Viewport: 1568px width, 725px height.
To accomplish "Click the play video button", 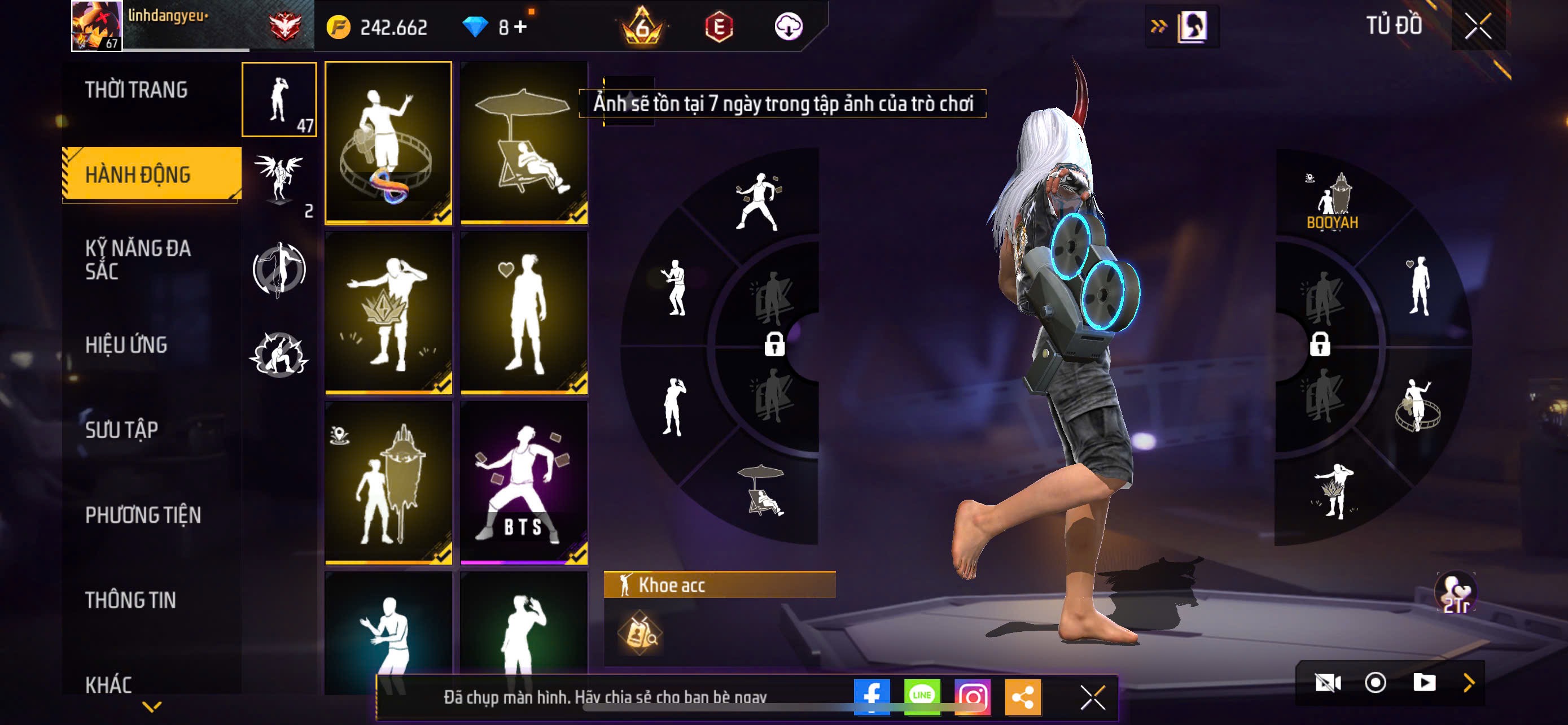I will (x=1424, y=683).
